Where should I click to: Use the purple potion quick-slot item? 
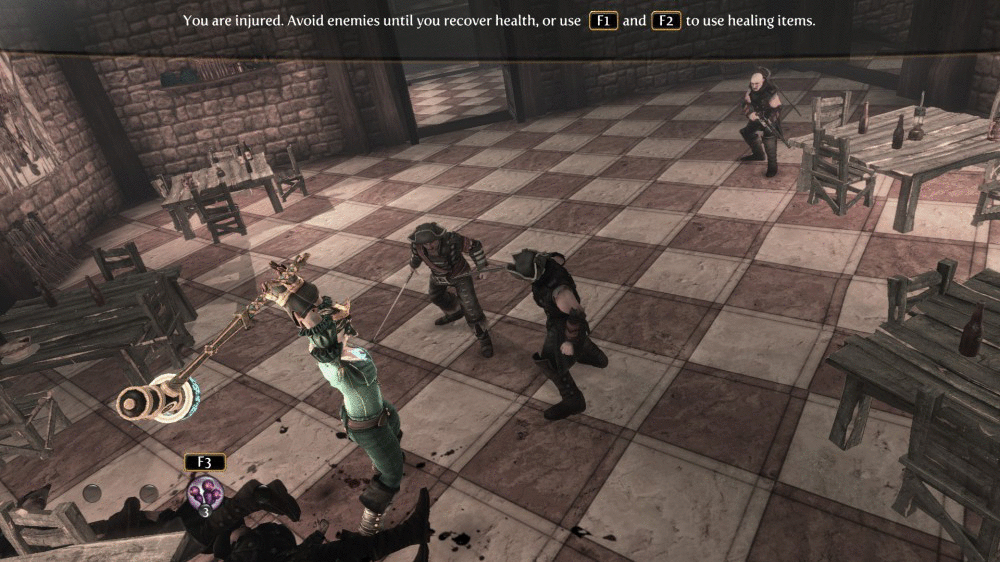[204, 492]
